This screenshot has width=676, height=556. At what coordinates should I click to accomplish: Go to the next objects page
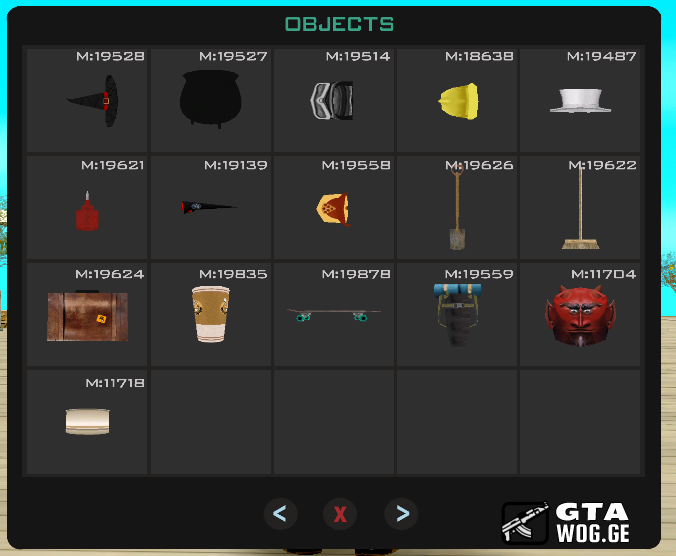point(402,514)
